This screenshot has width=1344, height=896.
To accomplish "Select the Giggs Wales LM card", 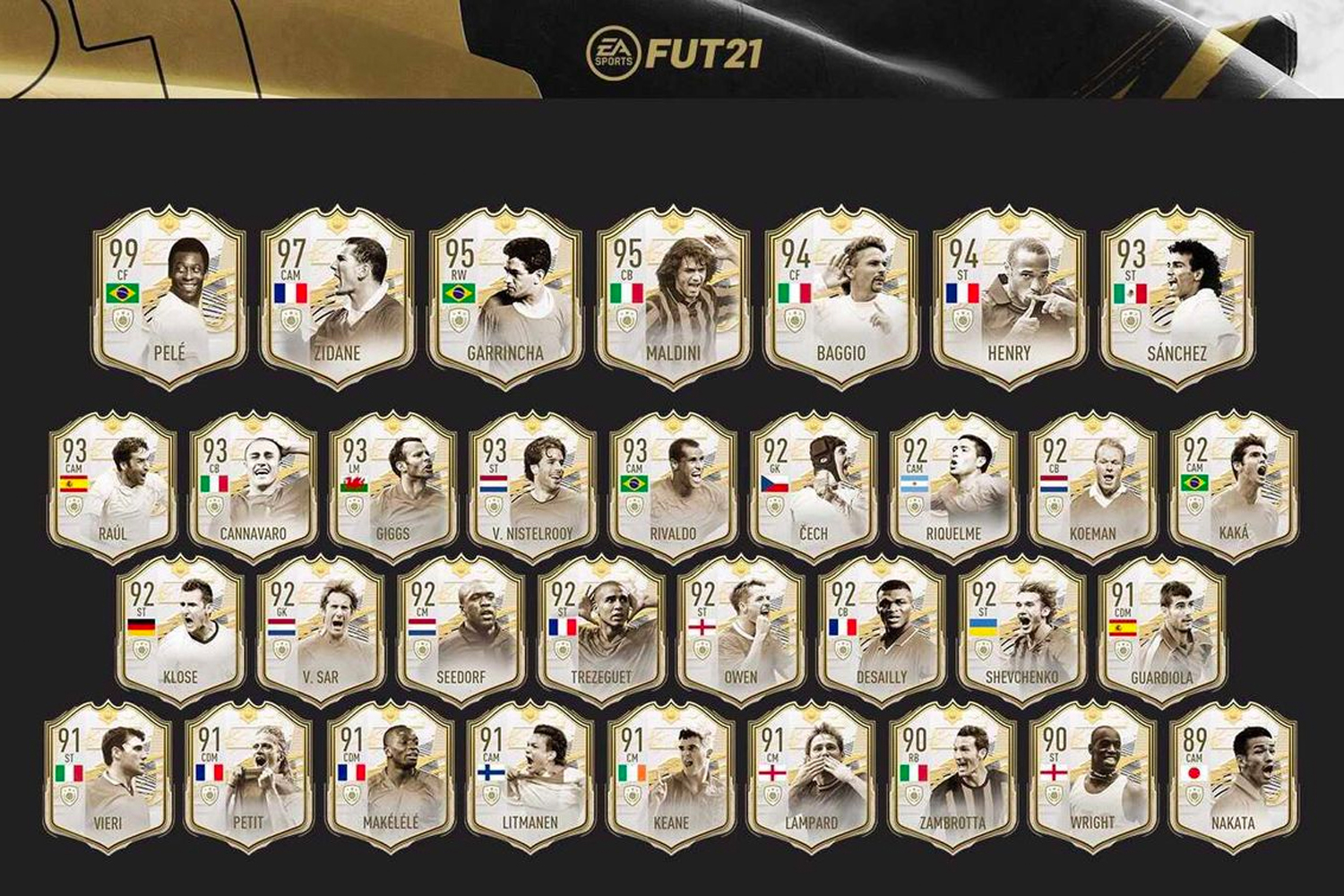I will click(x=392, y=488).
